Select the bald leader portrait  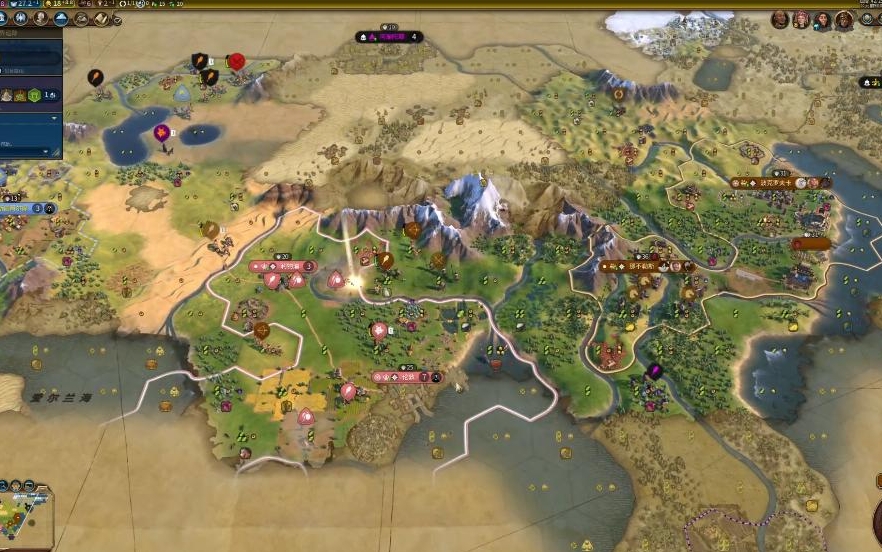click(x=780, y=20)
